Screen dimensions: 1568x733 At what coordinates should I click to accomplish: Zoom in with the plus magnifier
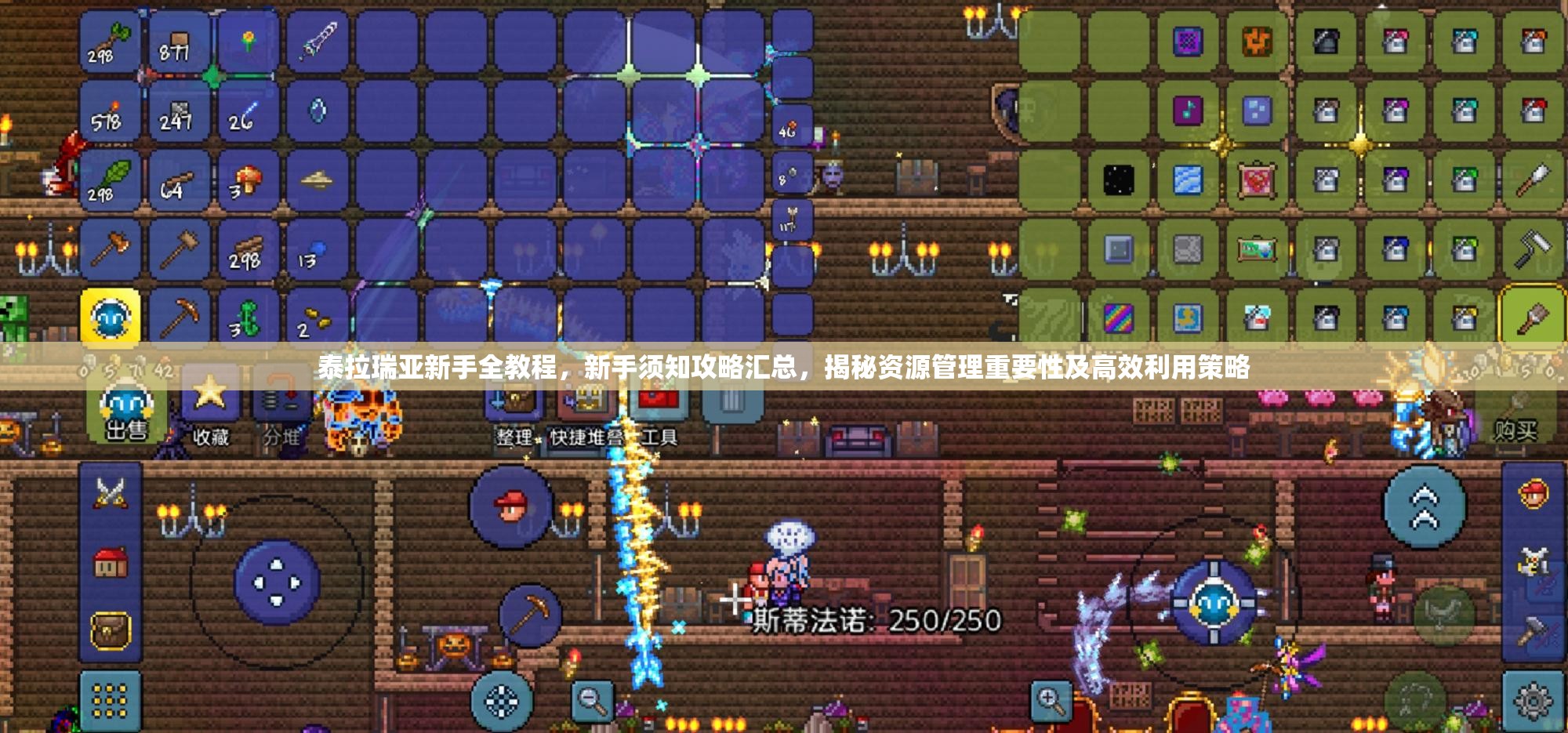pyautogui.click(x=1051, y=700)
